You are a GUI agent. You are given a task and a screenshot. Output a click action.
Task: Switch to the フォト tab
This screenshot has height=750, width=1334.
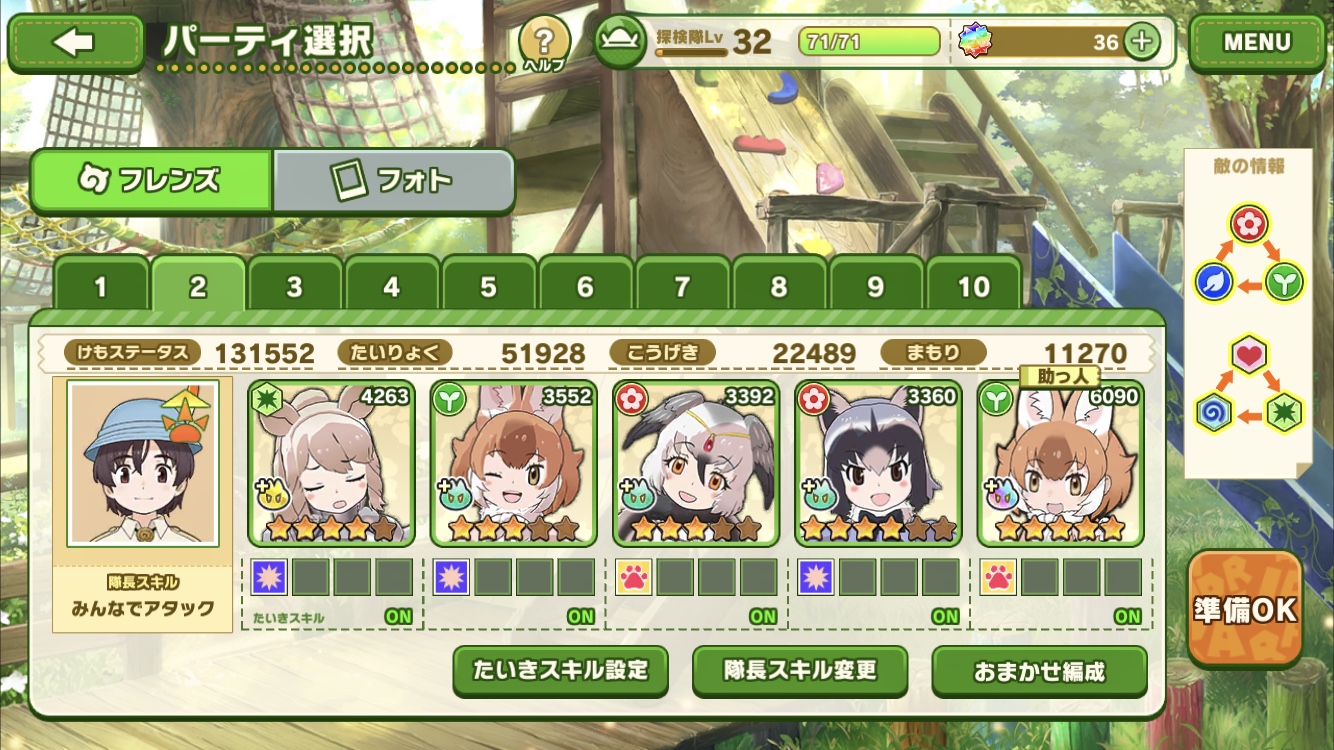pos(393,181)
